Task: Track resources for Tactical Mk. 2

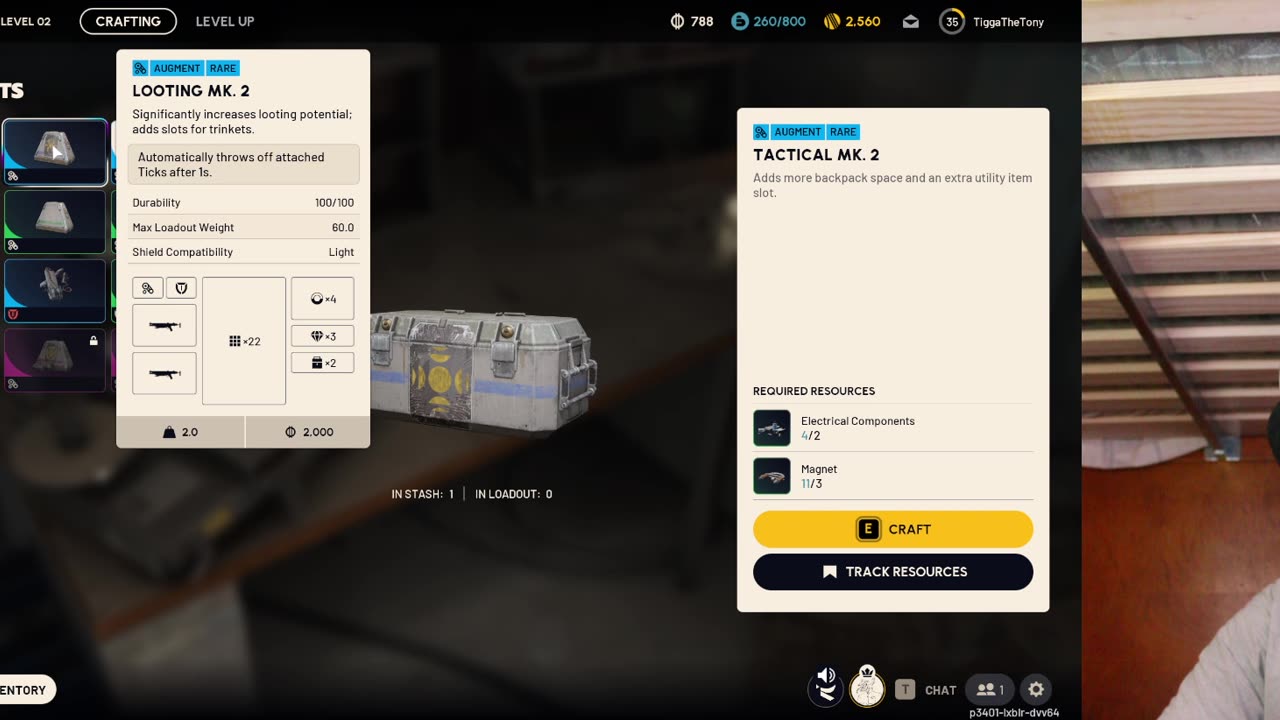Action: pos(893,572)
